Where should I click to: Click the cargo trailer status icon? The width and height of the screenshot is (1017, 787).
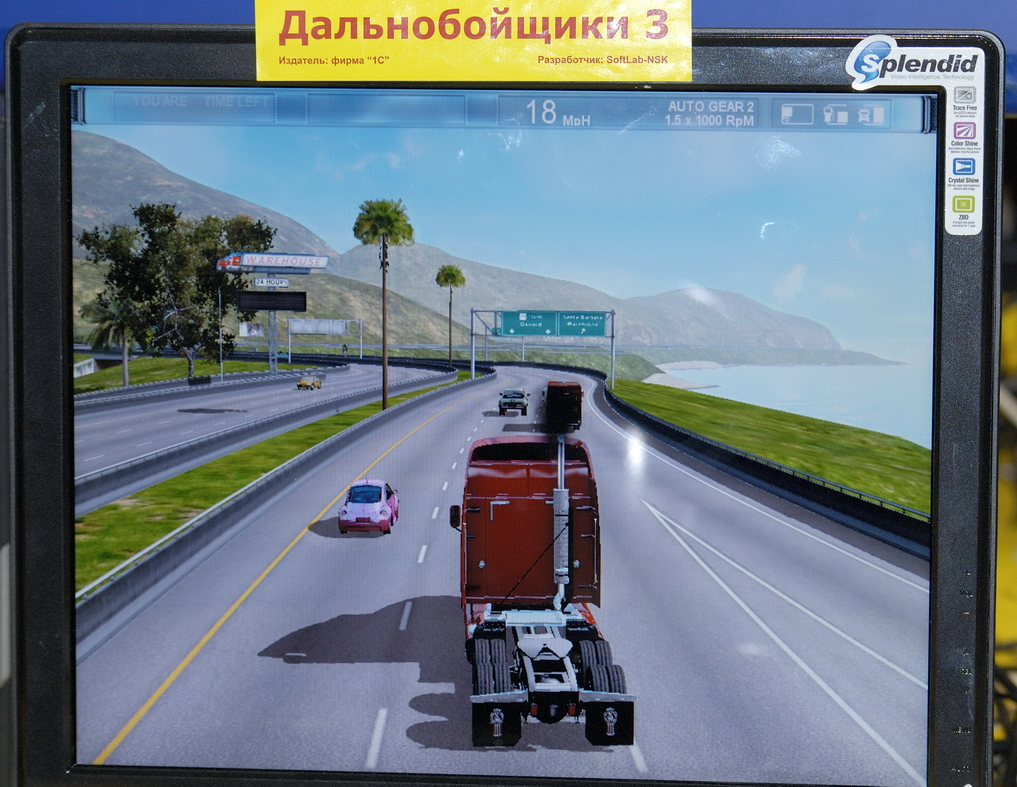pyautogui.click(x=797, y=114)
